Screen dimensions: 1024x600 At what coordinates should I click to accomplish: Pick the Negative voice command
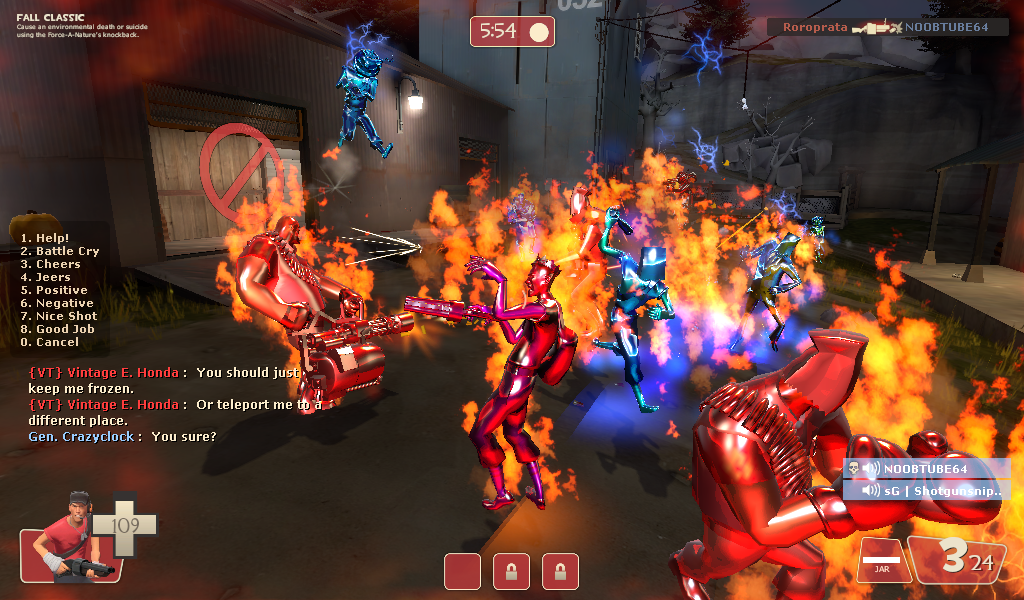(x=57, y=303)
